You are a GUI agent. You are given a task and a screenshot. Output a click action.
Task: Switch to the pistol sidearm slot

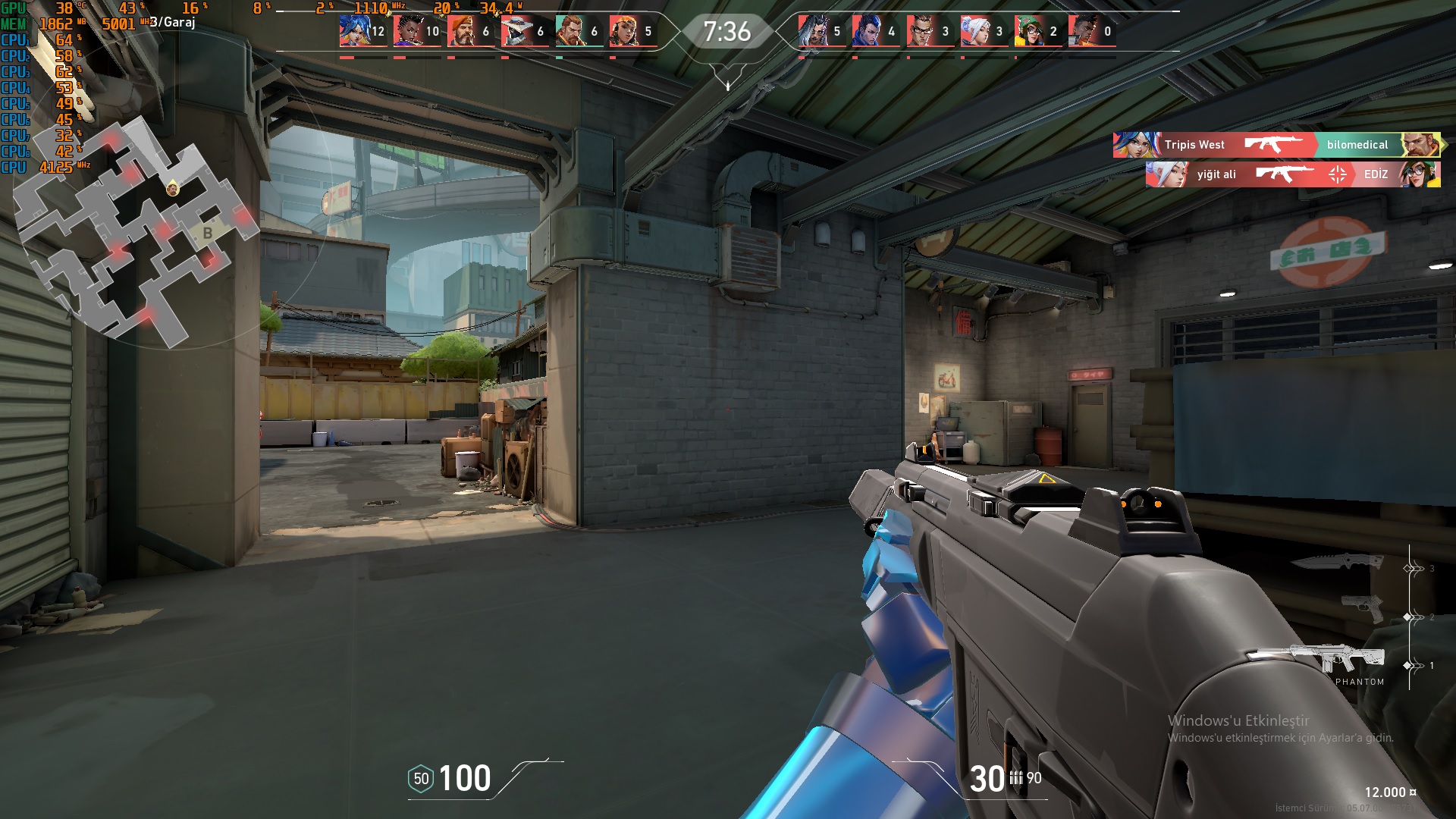click(x=1362, y=608)
